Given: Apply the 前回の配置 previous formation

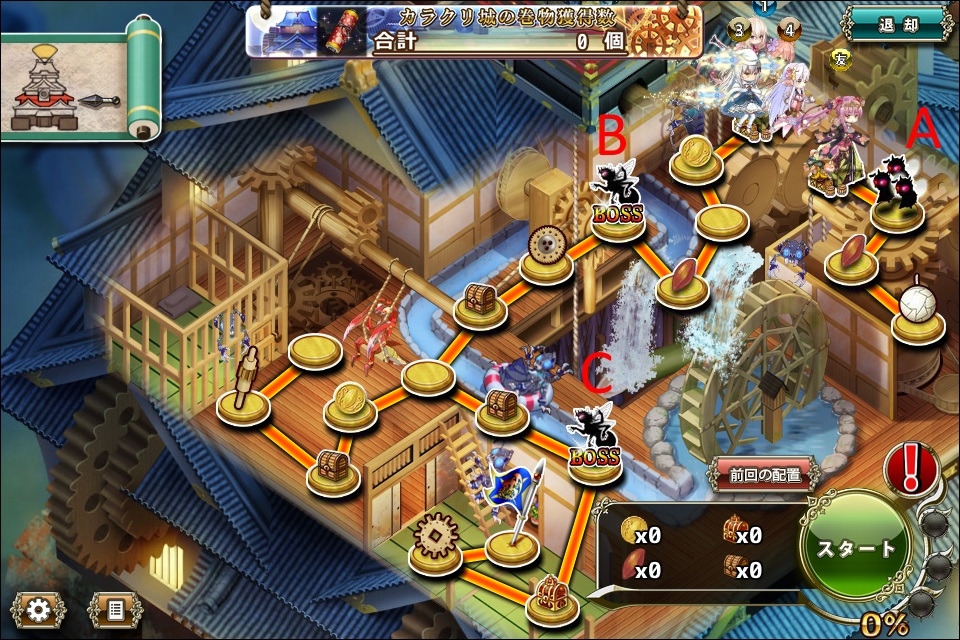Looking at the screenshot, I should click(765, 475).
